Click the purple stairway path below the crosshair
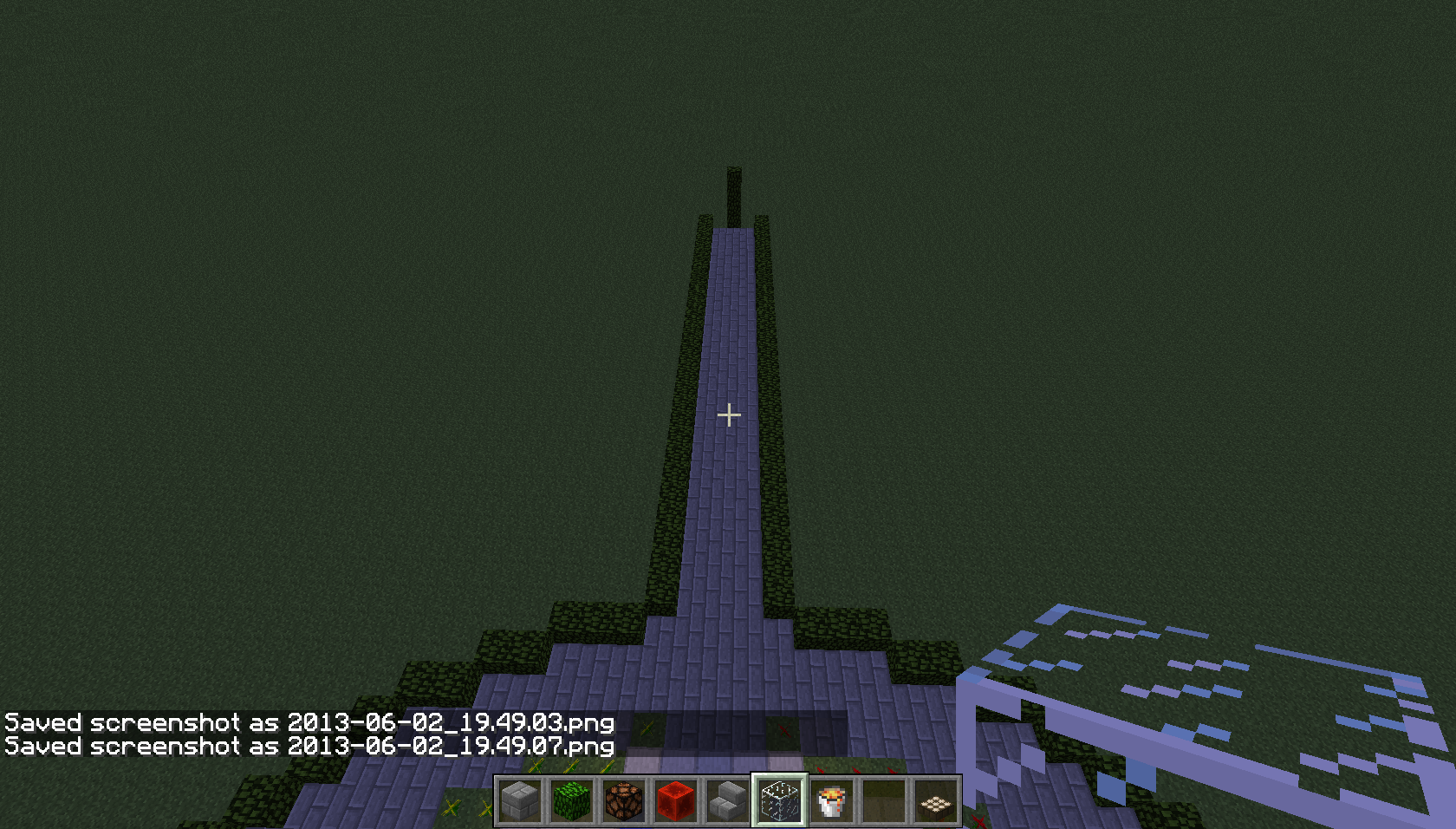 [x=726, y=520]
